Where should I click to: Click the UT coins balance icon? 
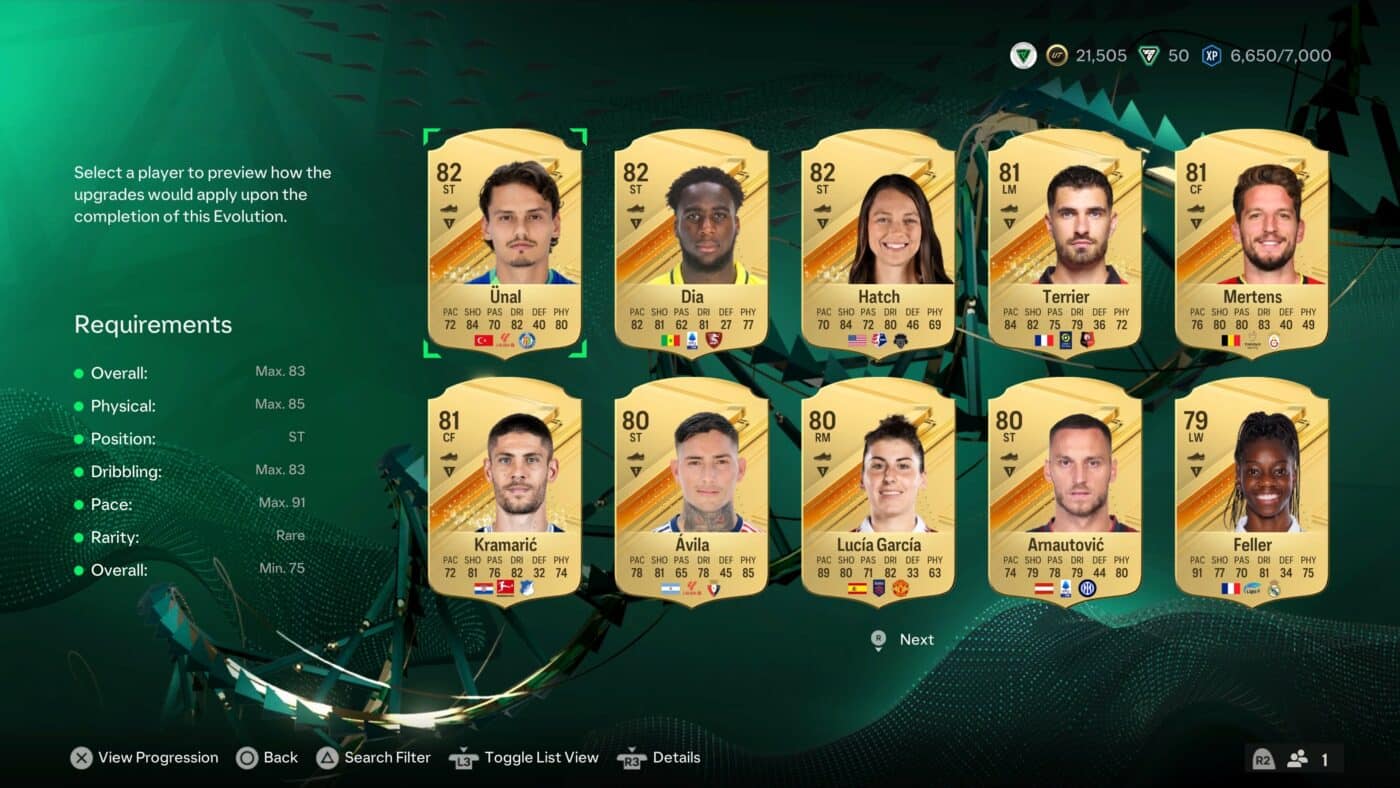tap(1056, 55)
